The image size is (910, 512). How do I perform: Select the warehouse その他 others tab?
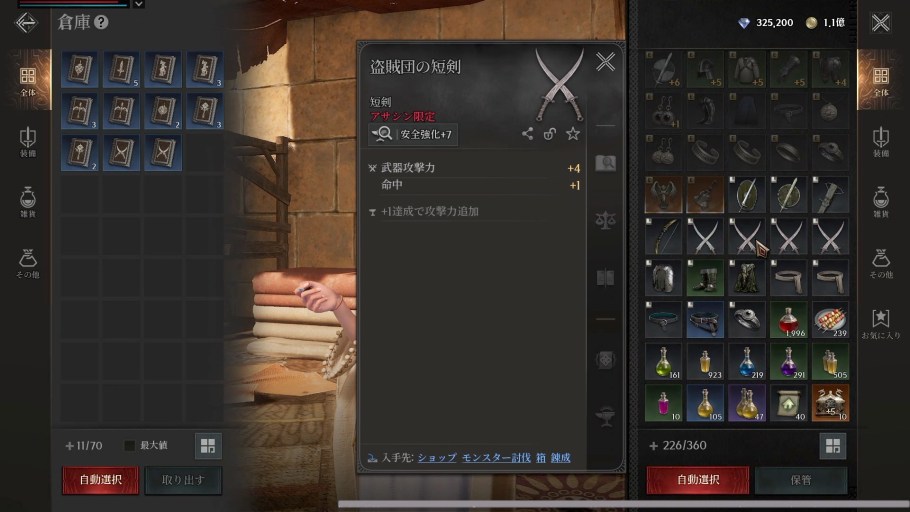pos(27,262)
